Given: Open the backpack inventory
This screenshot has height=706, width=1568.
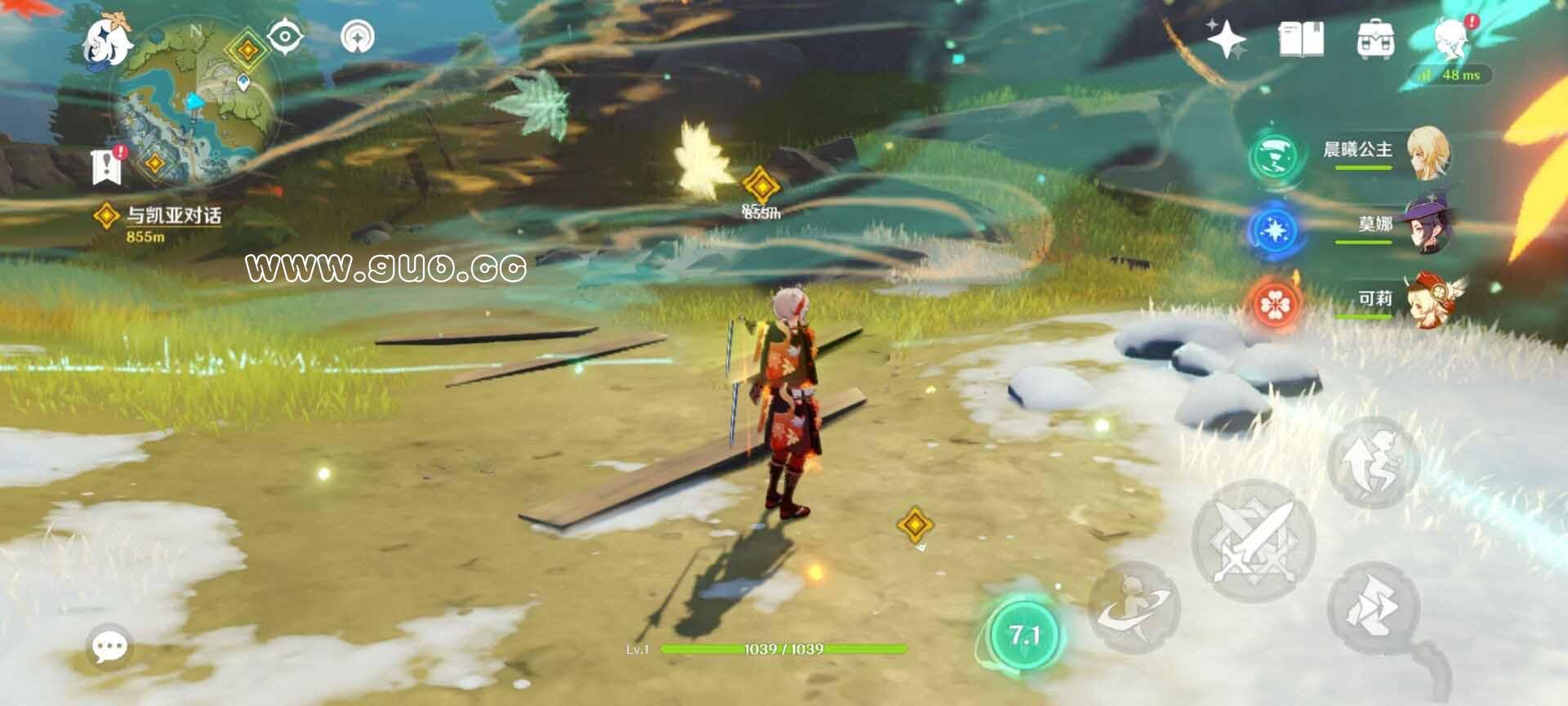Looking at the screenshot, I should click(1375, 39).
